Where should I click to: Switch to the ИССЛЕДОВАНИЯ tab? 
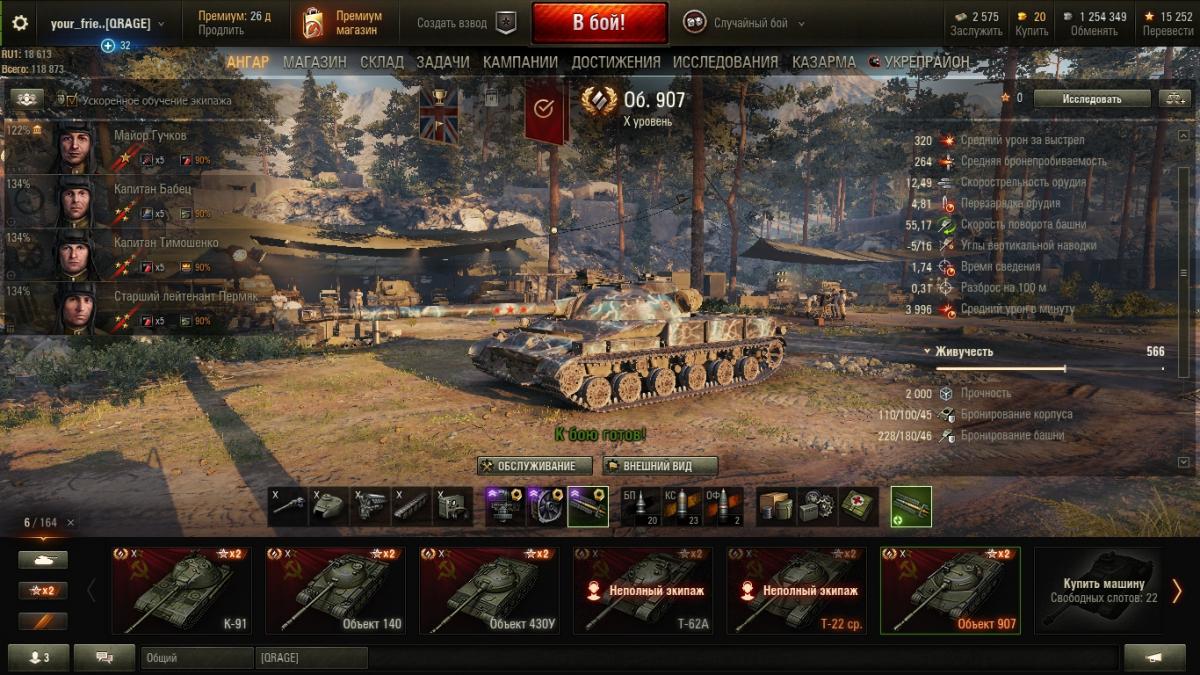pyautogui.click(x=725, y=62)
